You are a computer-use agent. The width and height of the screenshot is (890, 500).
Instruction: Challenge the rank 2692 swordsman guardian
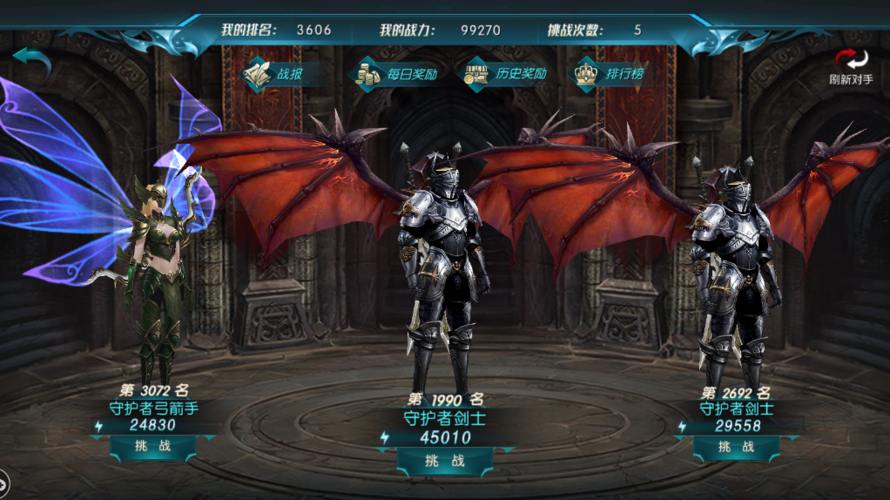point(739,446)
